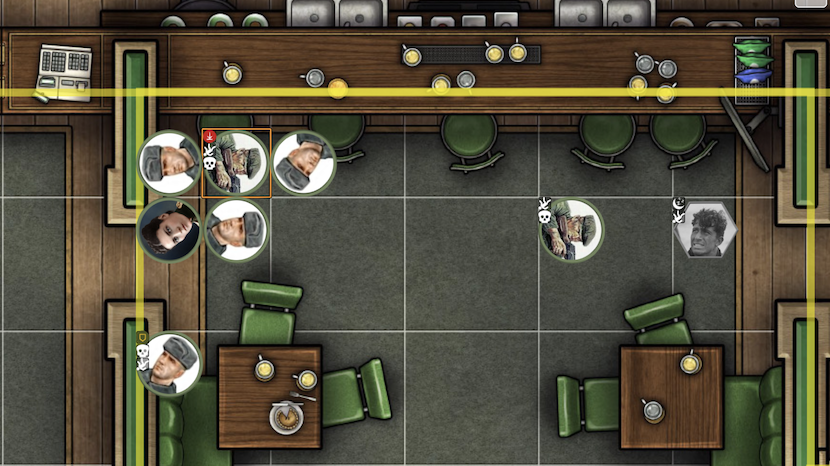Select the lone zombie soldier token near the hexagon

click(572, 231)
